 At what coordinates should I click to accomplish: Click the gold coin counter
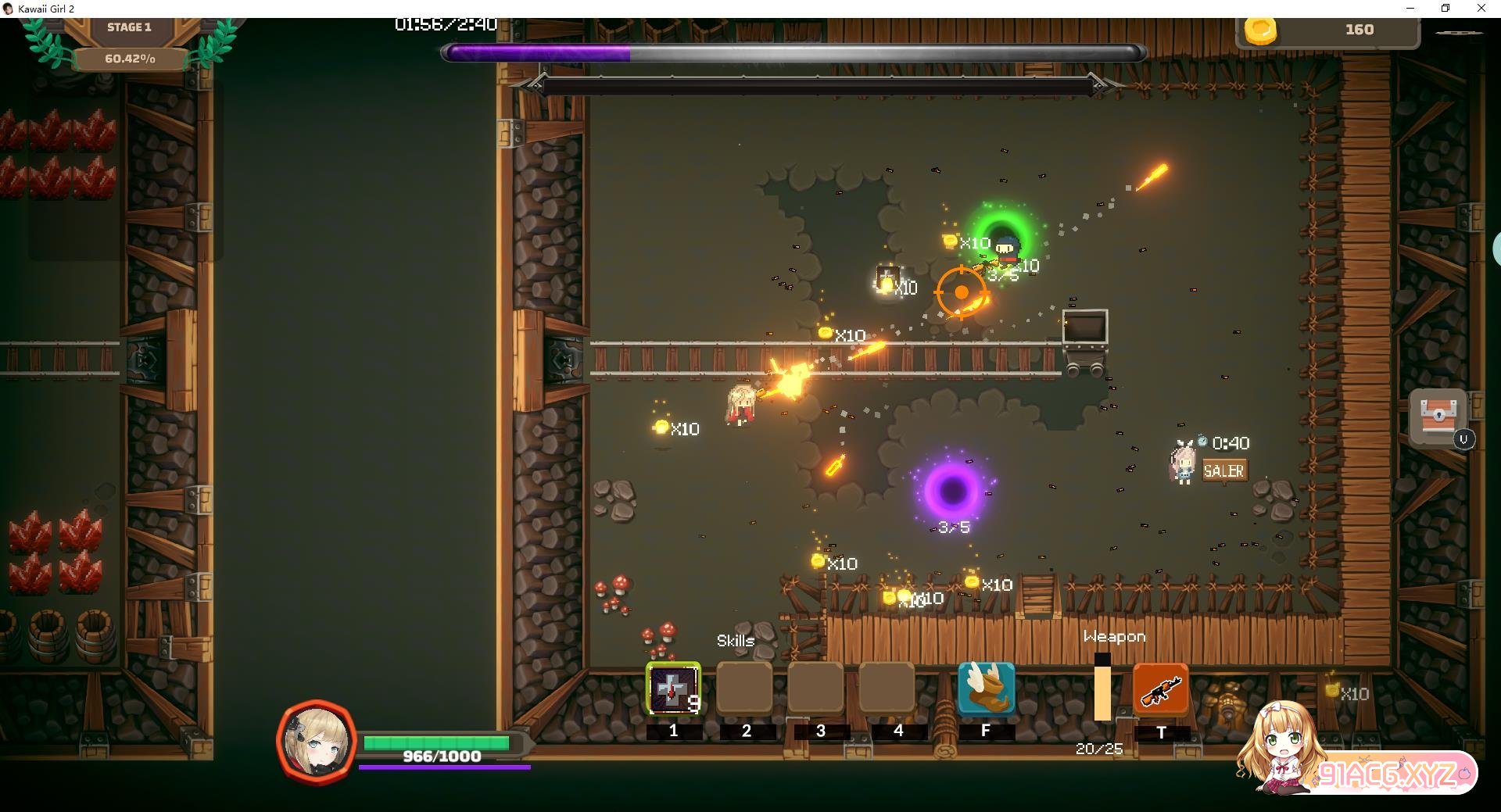tap(1327, 30)
